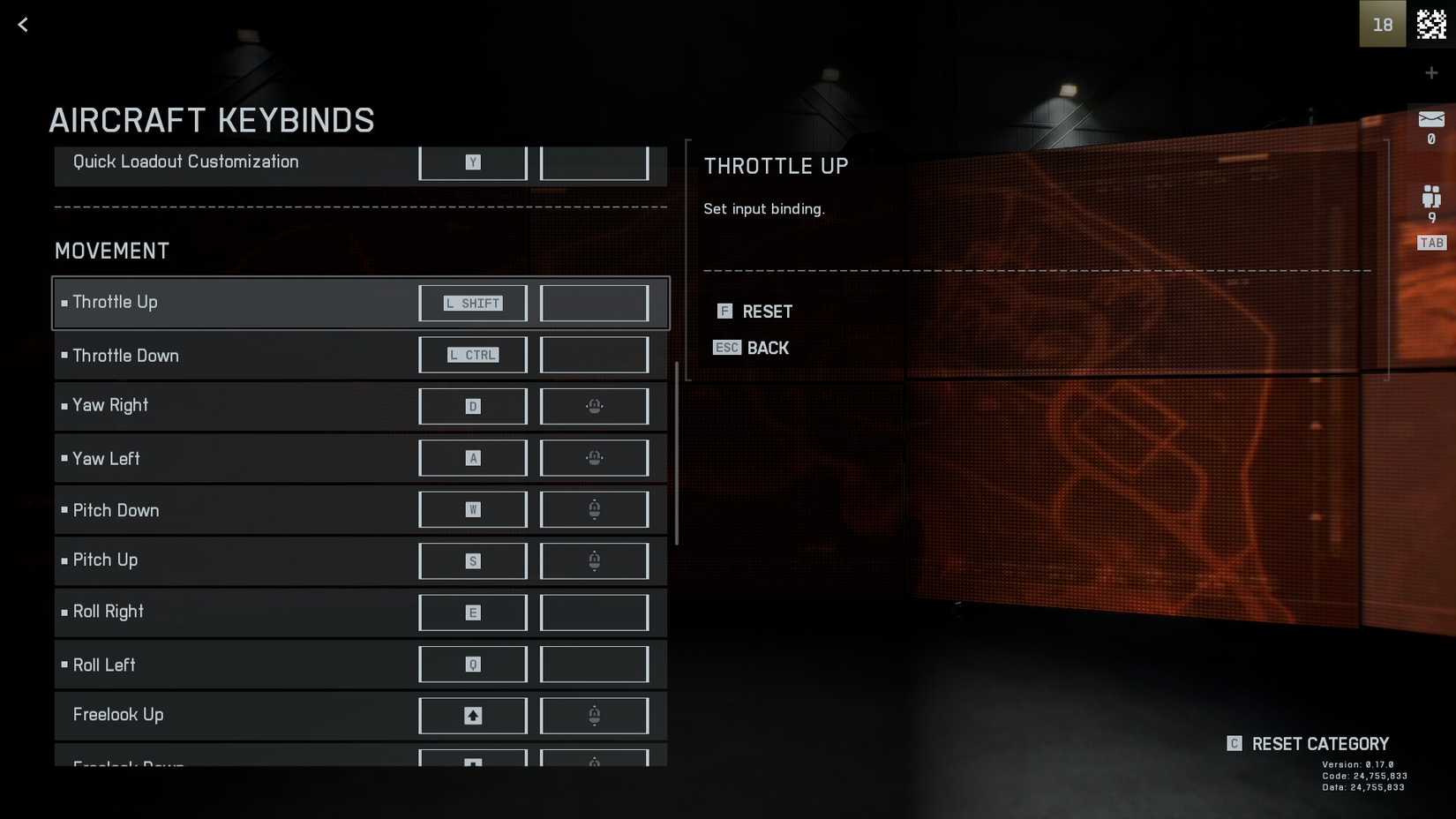This screenshot has width=1456, height=819.
Task: Rebind the L SHIFT key for Throttle Up
Action: (473, 303)
